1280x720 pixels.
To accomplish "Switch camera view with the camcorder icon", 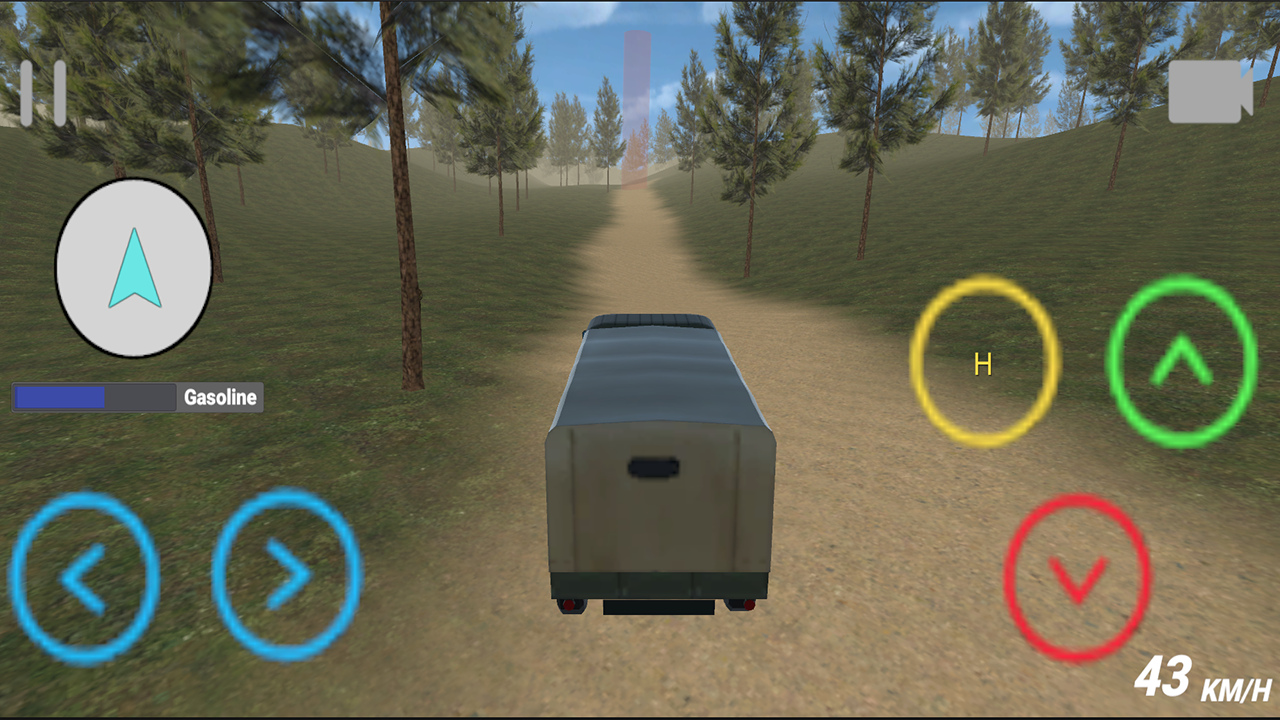I will 1210,92.
